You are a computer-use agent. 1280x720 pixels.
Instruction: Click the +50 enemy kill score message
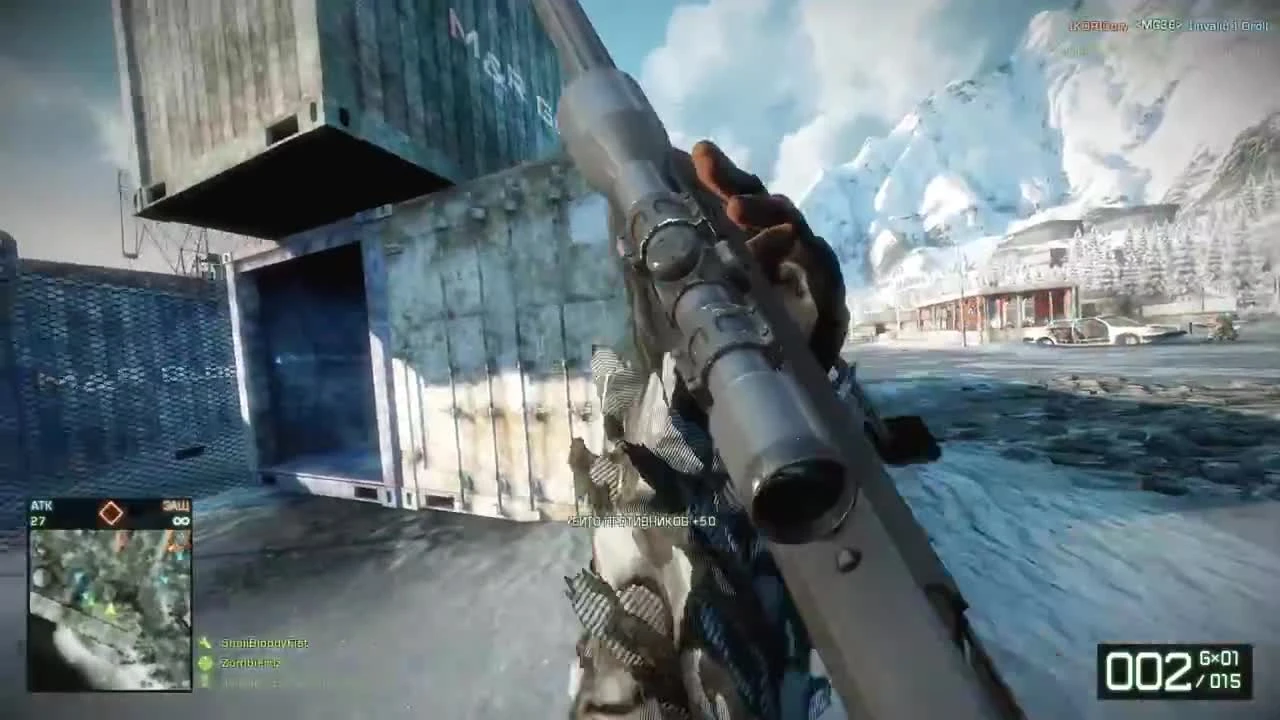640,520
